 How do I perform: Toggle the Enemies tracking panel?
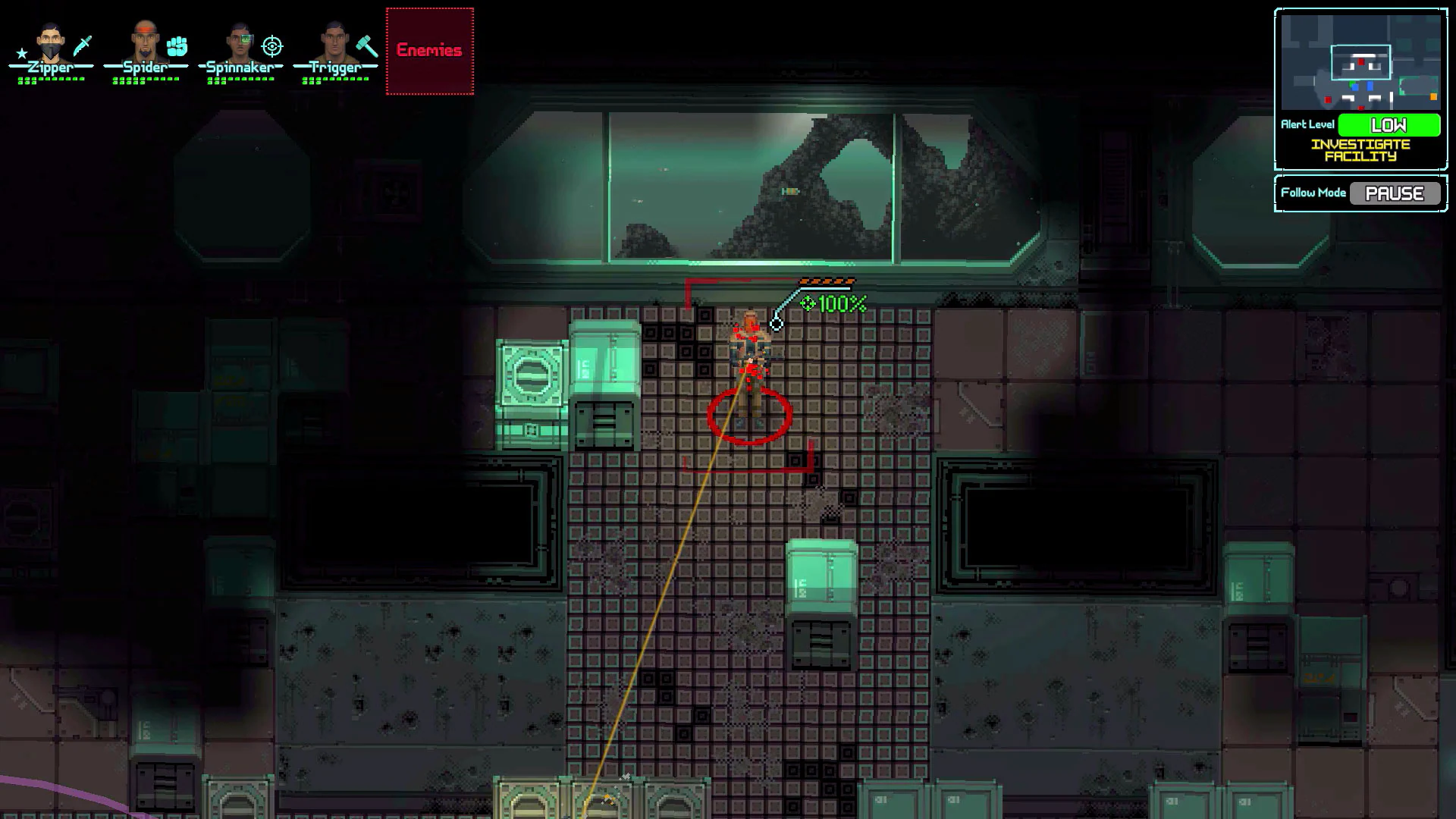[428, 51]
